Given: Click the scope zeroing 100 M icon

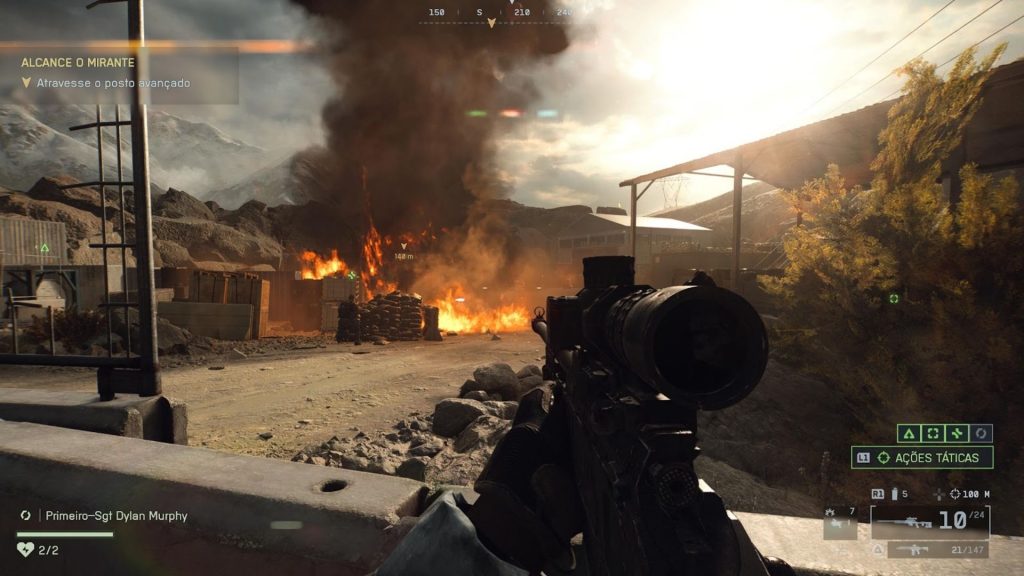Looking at the screenshot, I should 956,494.
